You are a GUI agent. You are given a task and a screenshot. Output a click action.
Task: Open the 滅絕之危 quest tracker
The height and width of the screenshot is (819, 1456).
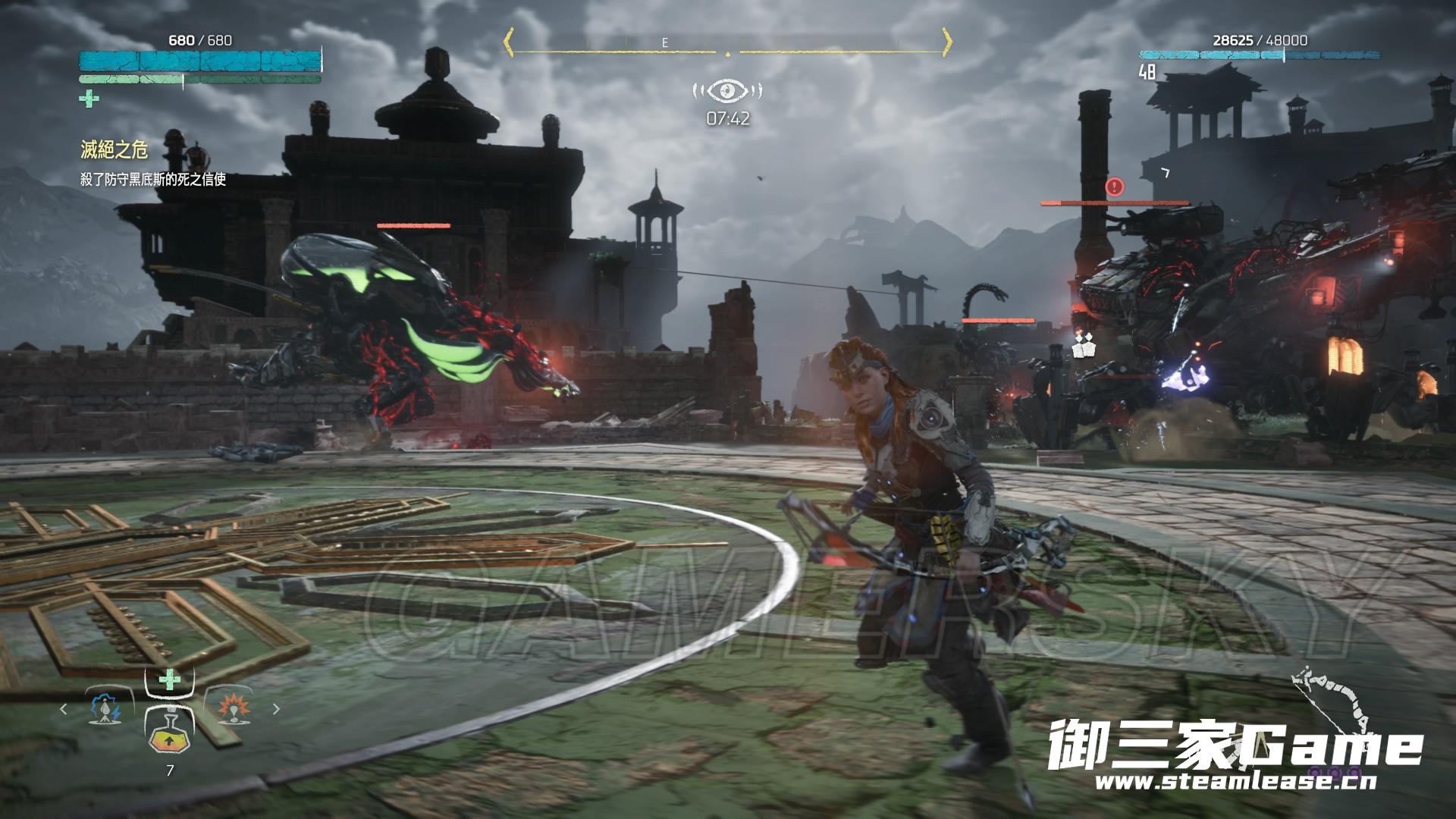[115, 150]
